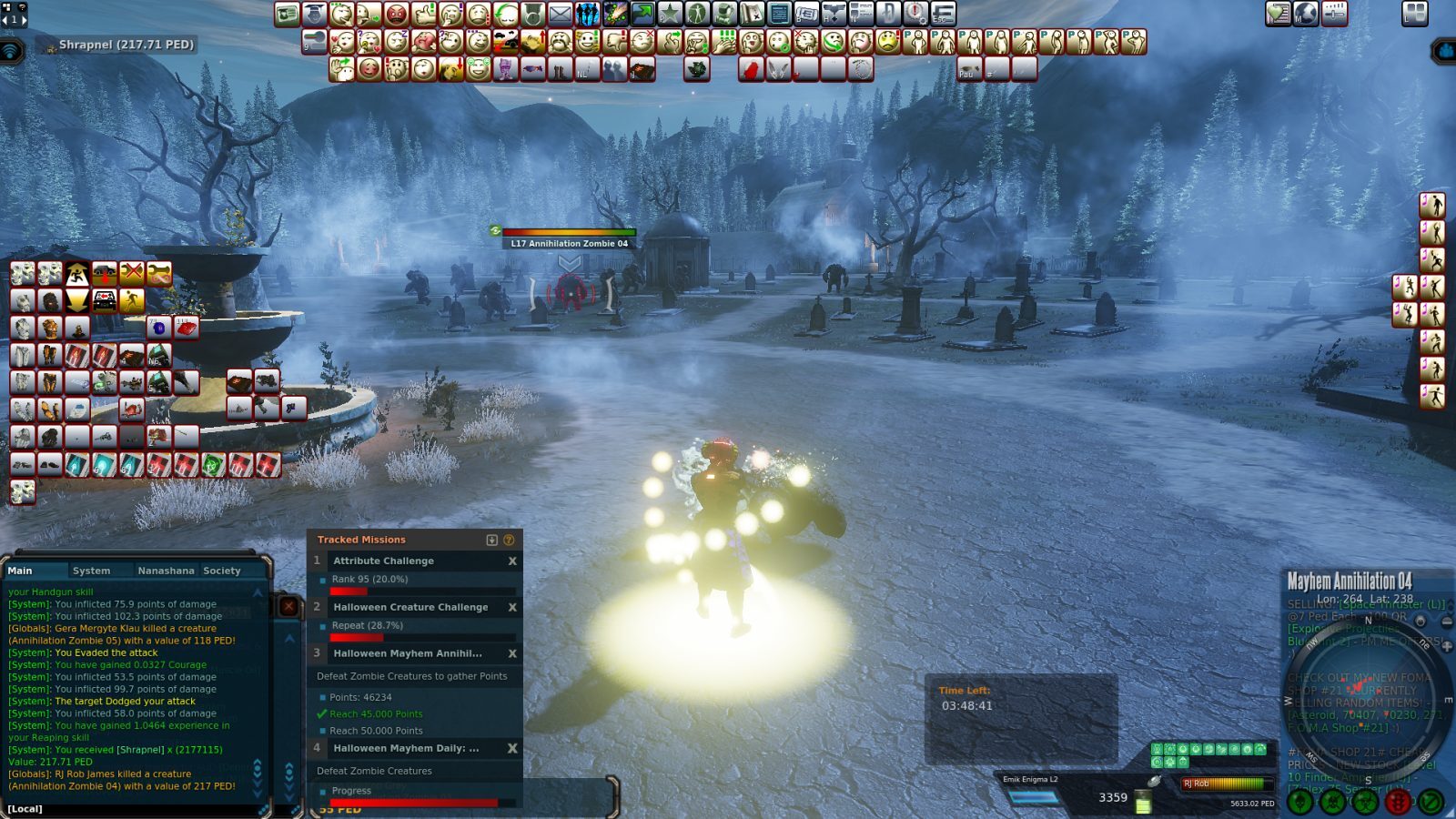Click the thumbs up emote icon

tap(422, 12)
